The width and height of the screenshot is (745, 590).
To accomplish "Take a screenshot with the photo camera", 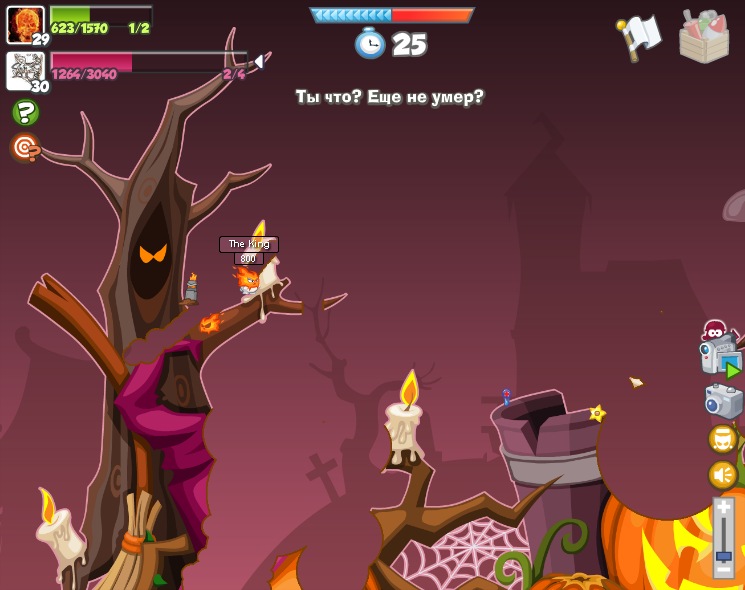I will pos(723,401).
